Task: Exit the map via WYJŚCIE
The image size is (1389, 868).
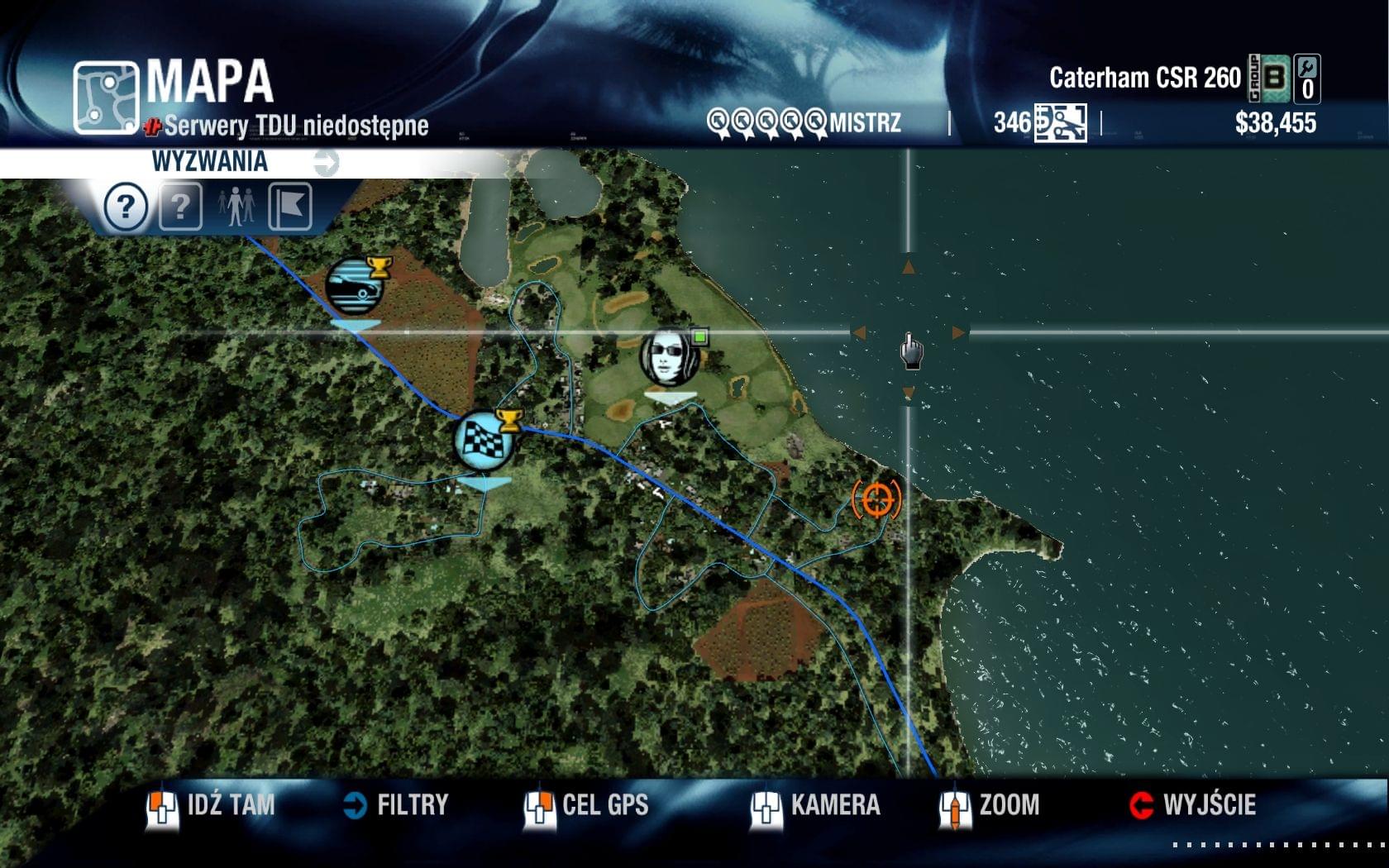Action: coord(1193,805)
